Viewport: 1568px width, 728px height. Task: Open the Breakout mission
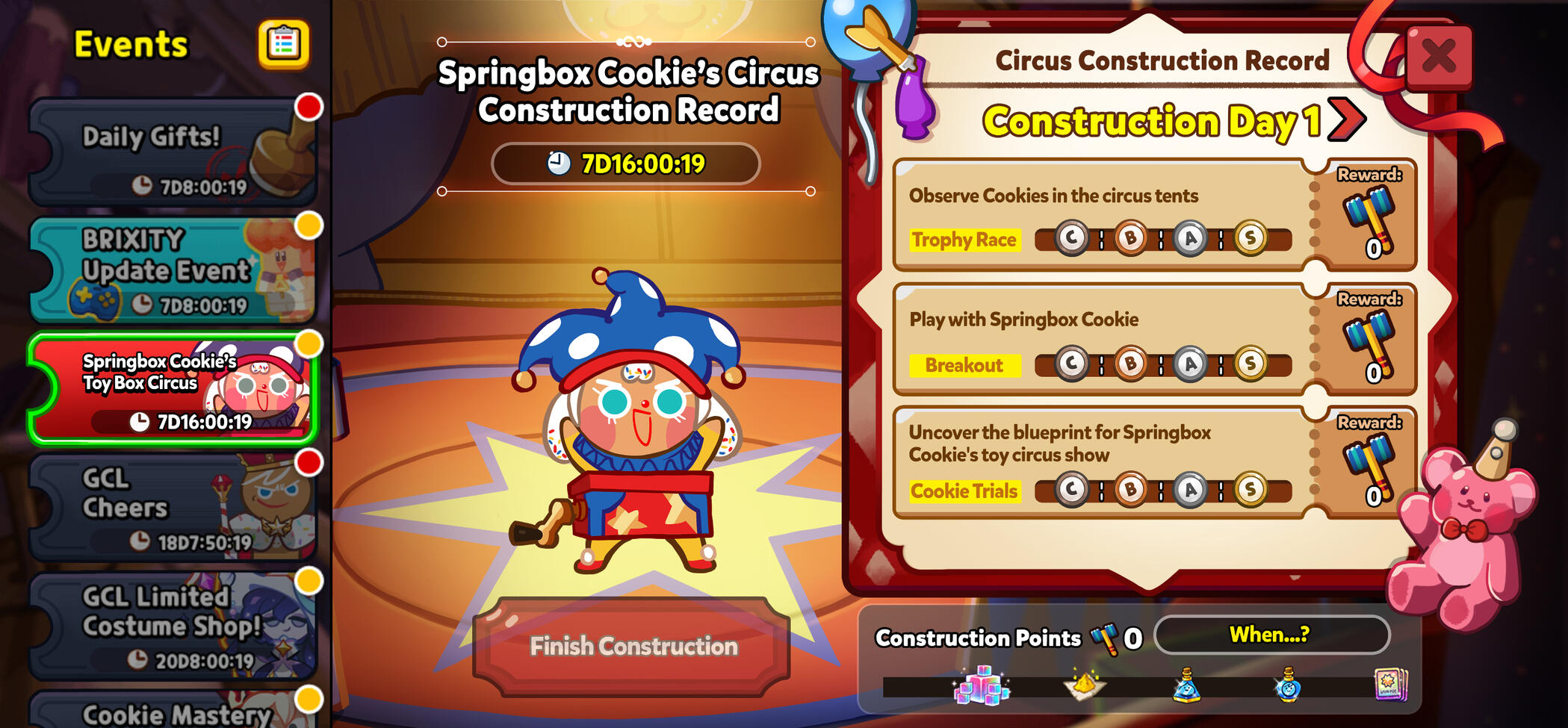click(964, 365)
